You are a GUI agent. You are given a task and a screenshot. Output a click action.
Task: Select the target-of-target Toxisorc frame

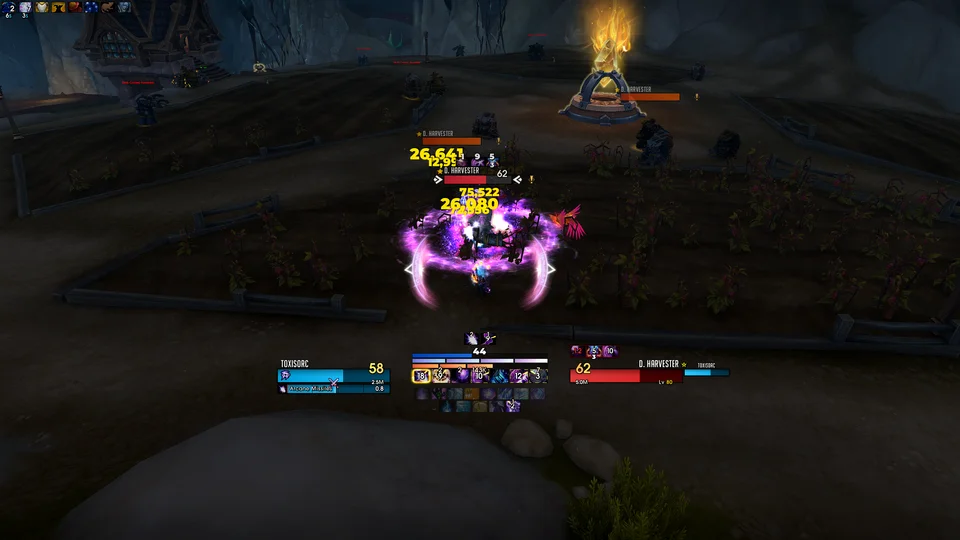pyautogui.click(x=706, y=372)
